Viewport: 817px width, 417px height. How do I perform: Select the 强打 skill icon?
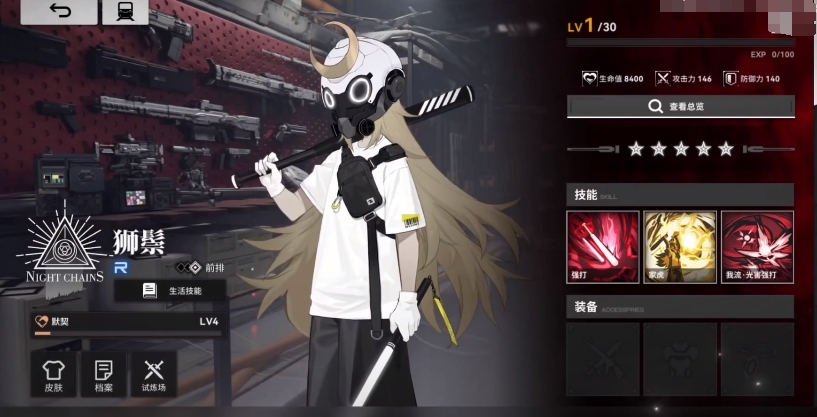click(x=603, y=247)
